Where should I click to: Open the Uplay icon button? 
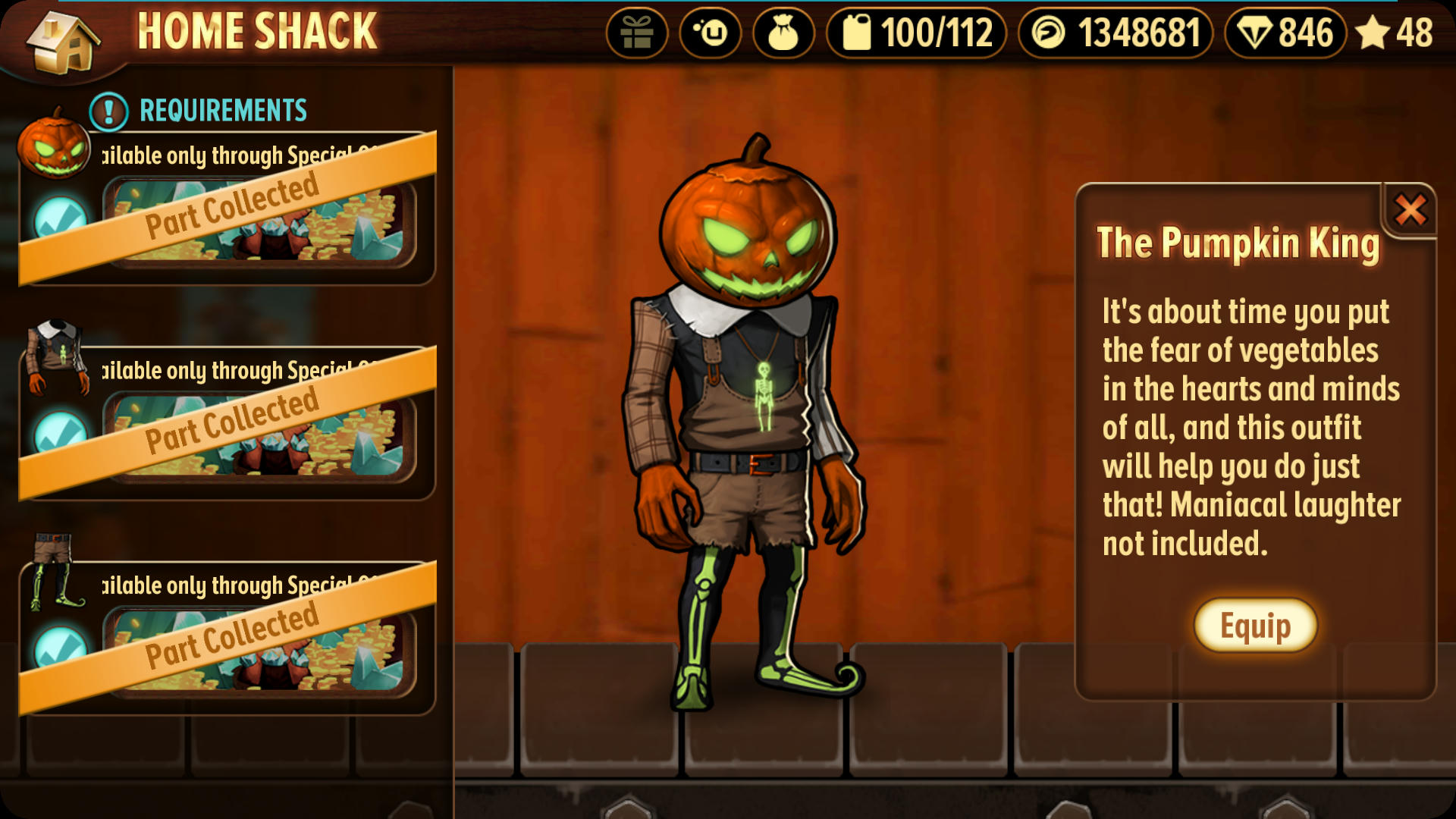tap(710, 33)
